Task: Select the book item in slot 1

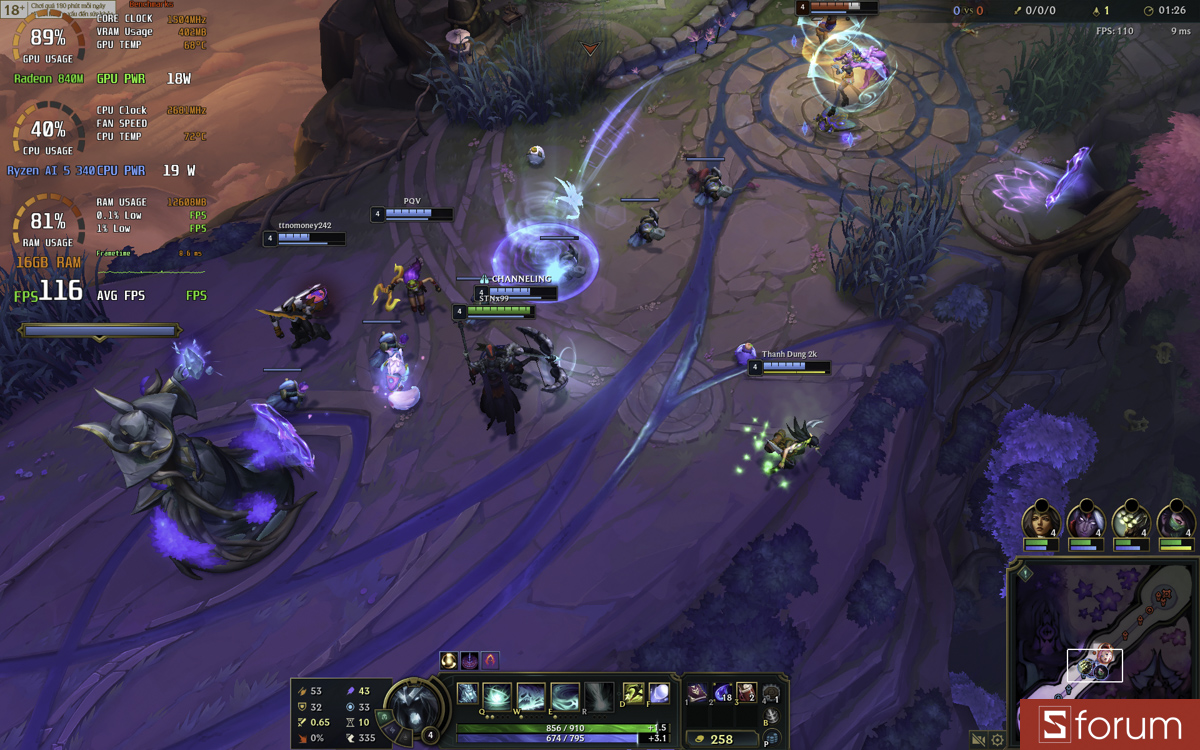Action: (x=697, y=692)
